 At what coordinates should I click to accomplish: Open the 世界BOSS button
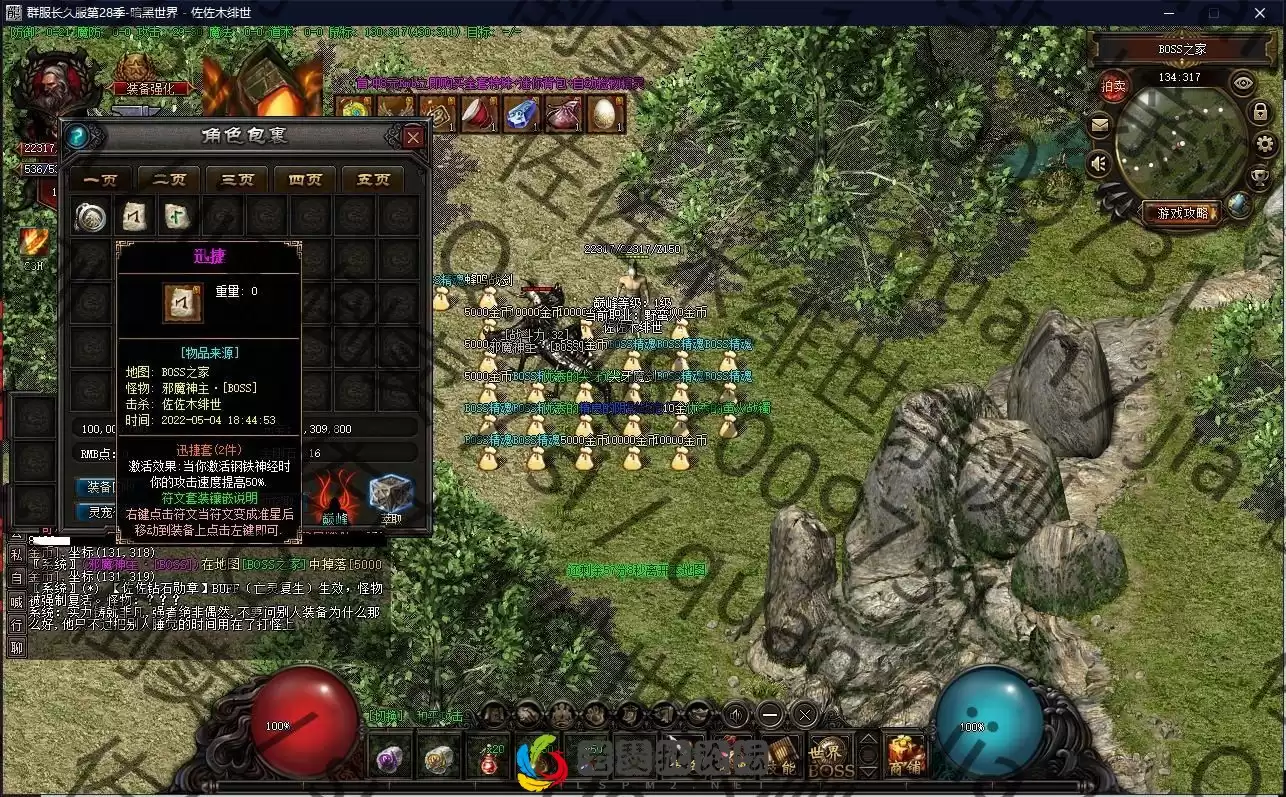point(831,758)
